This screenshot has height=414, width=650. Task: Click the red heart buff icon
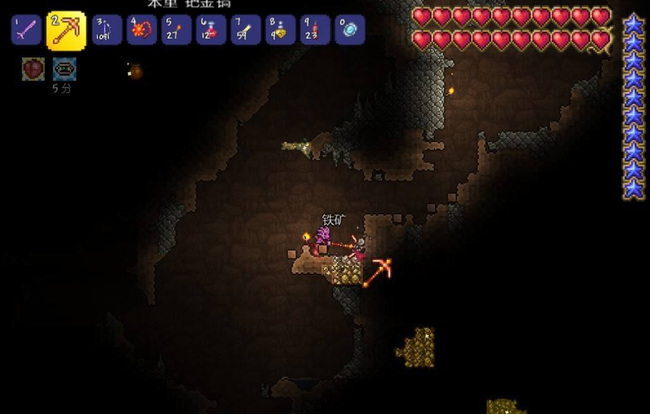click(x=33, y=69)
